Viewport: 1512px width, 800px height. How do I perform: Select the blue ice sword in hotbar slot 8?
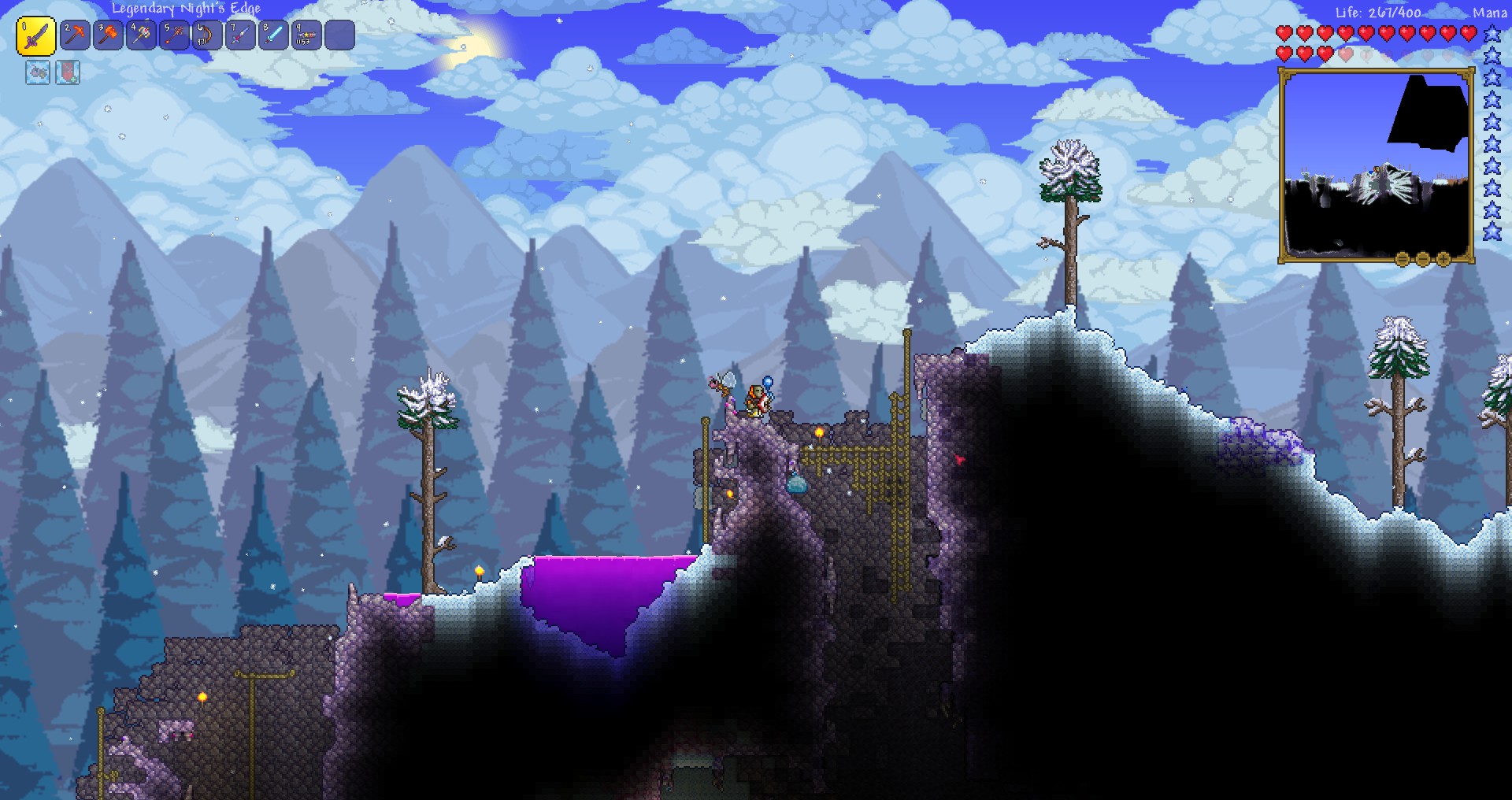[274, 35]
